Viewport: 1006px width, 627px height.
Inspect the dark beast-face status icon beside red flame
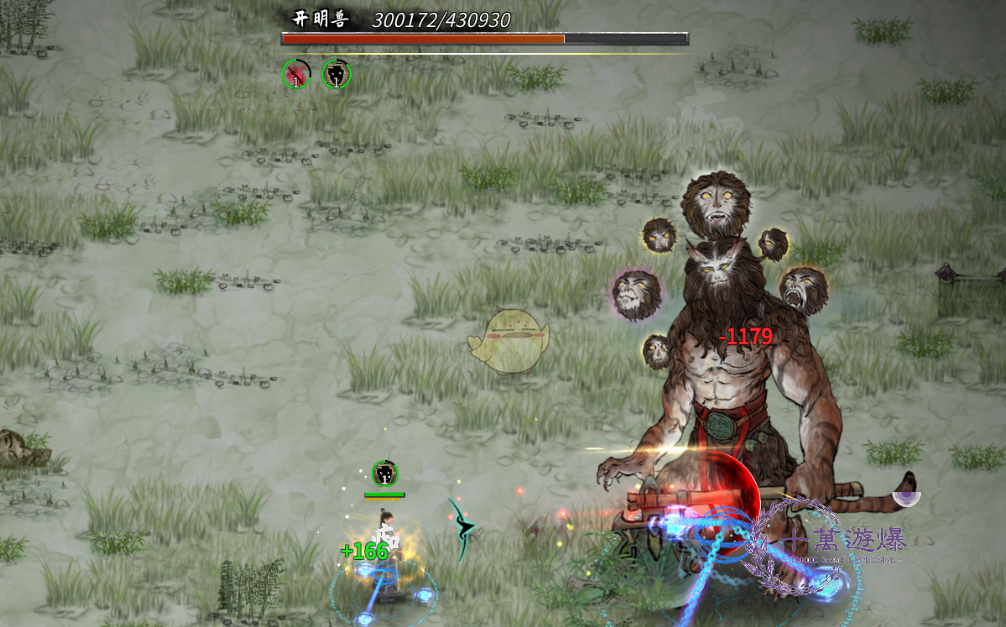coord(337,74)
